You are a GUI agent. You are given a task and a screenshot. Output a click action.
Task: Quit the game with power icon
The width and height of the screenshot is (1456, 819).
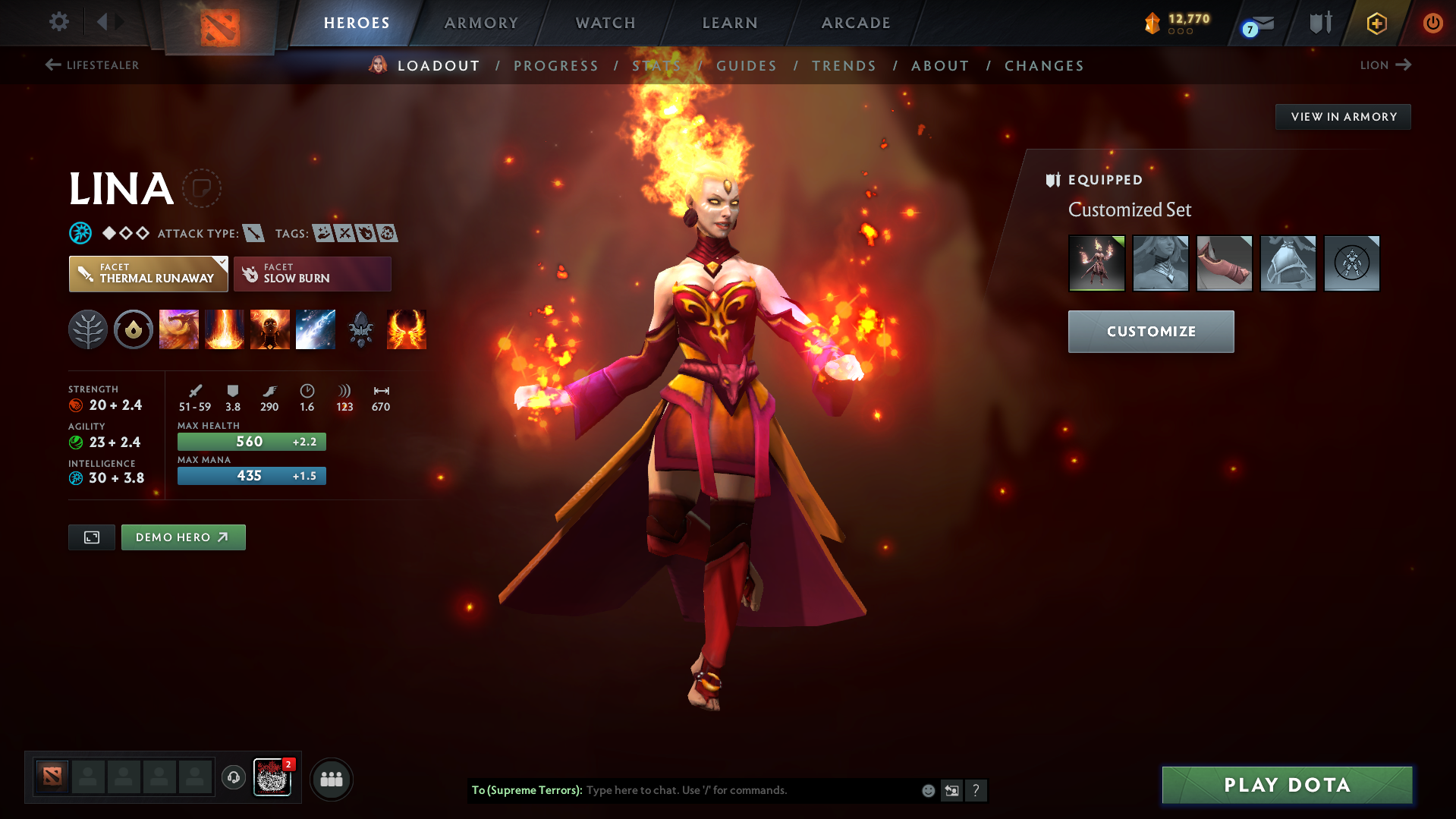pos(1432,23)
